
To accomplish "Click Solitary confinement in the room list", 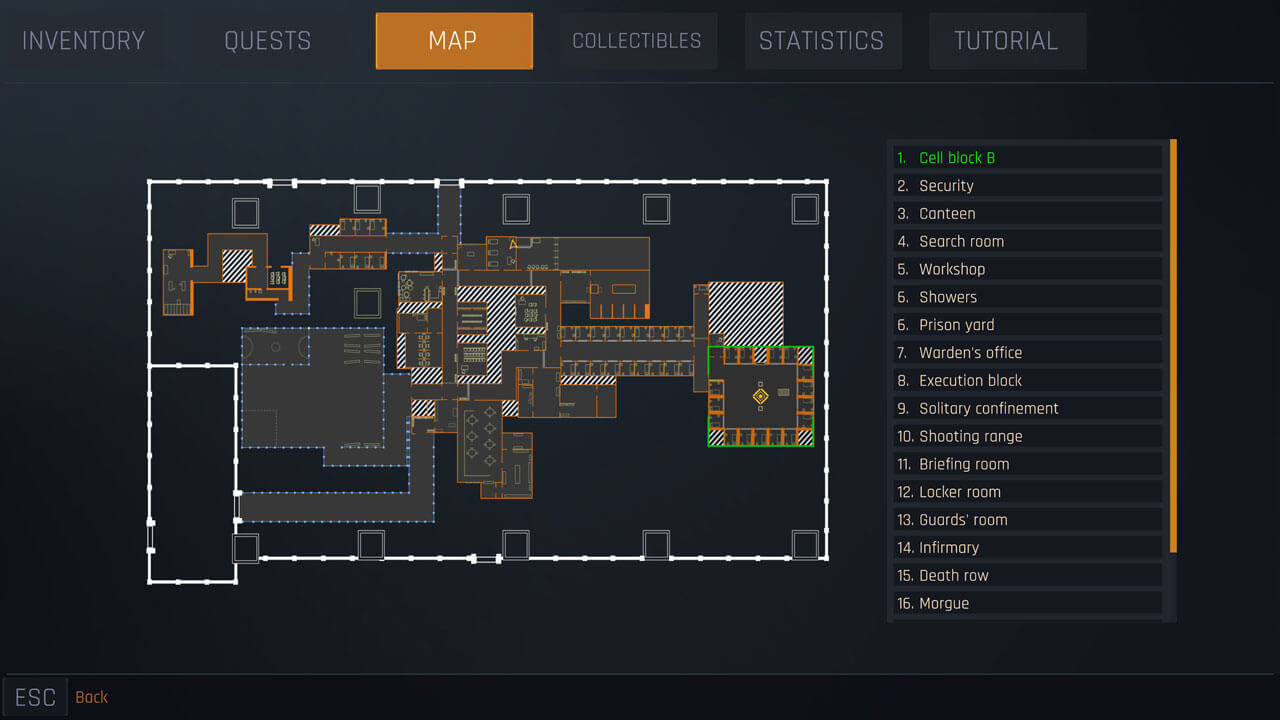I will 1027,408.
